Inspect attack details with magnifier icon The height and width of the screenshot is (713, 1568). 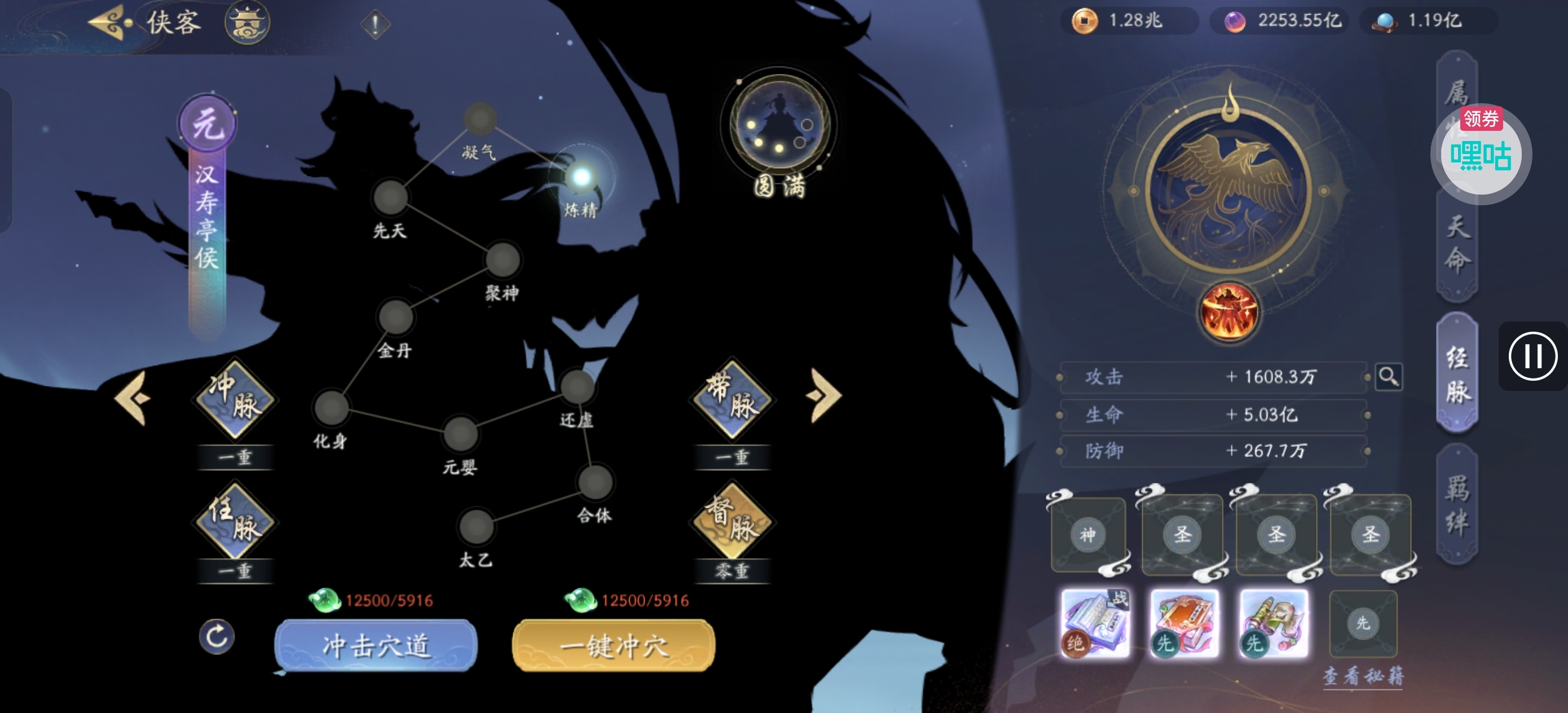click(1389, 377)
